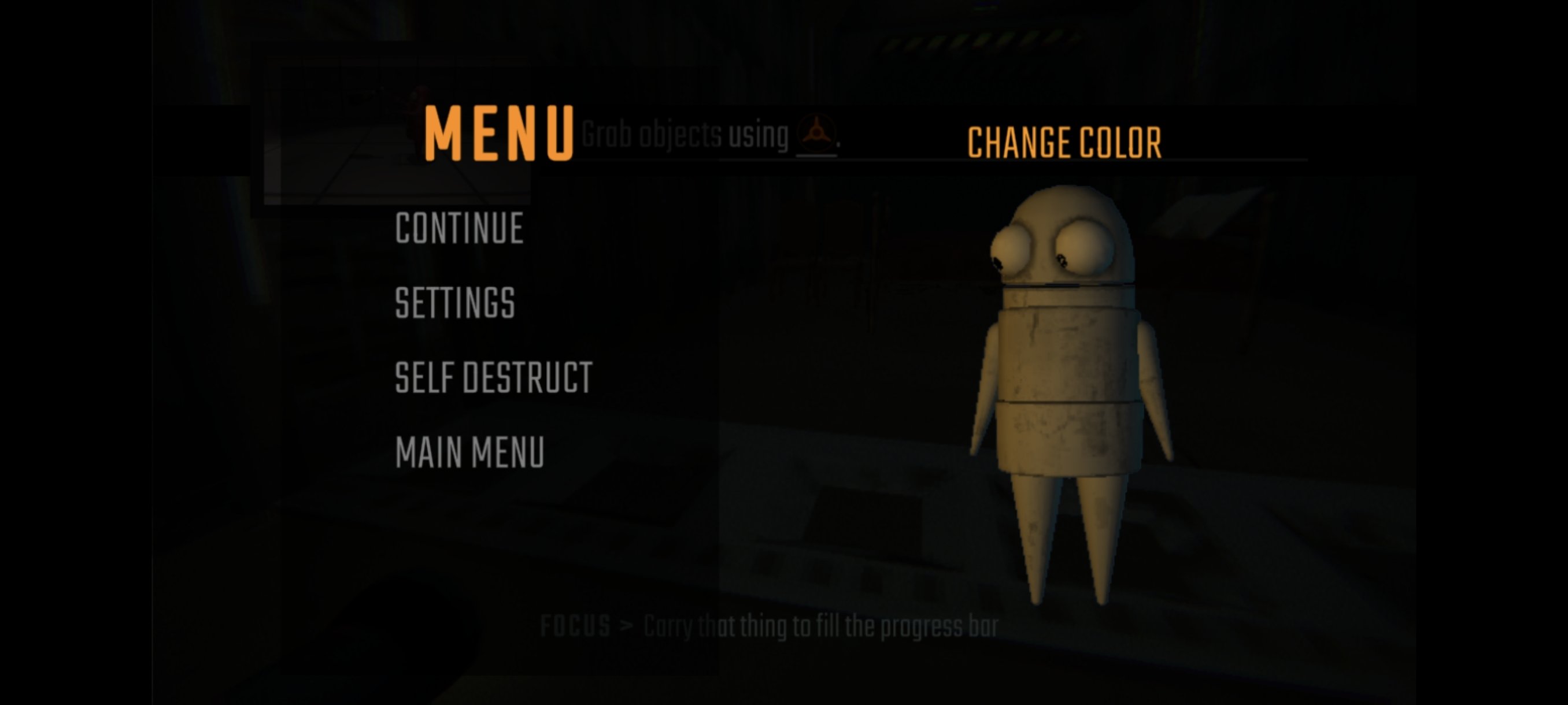Return to the Main Menu
Image resolution: width=1568 pixels, height=705 pixels.
click(x=469, y=452)
